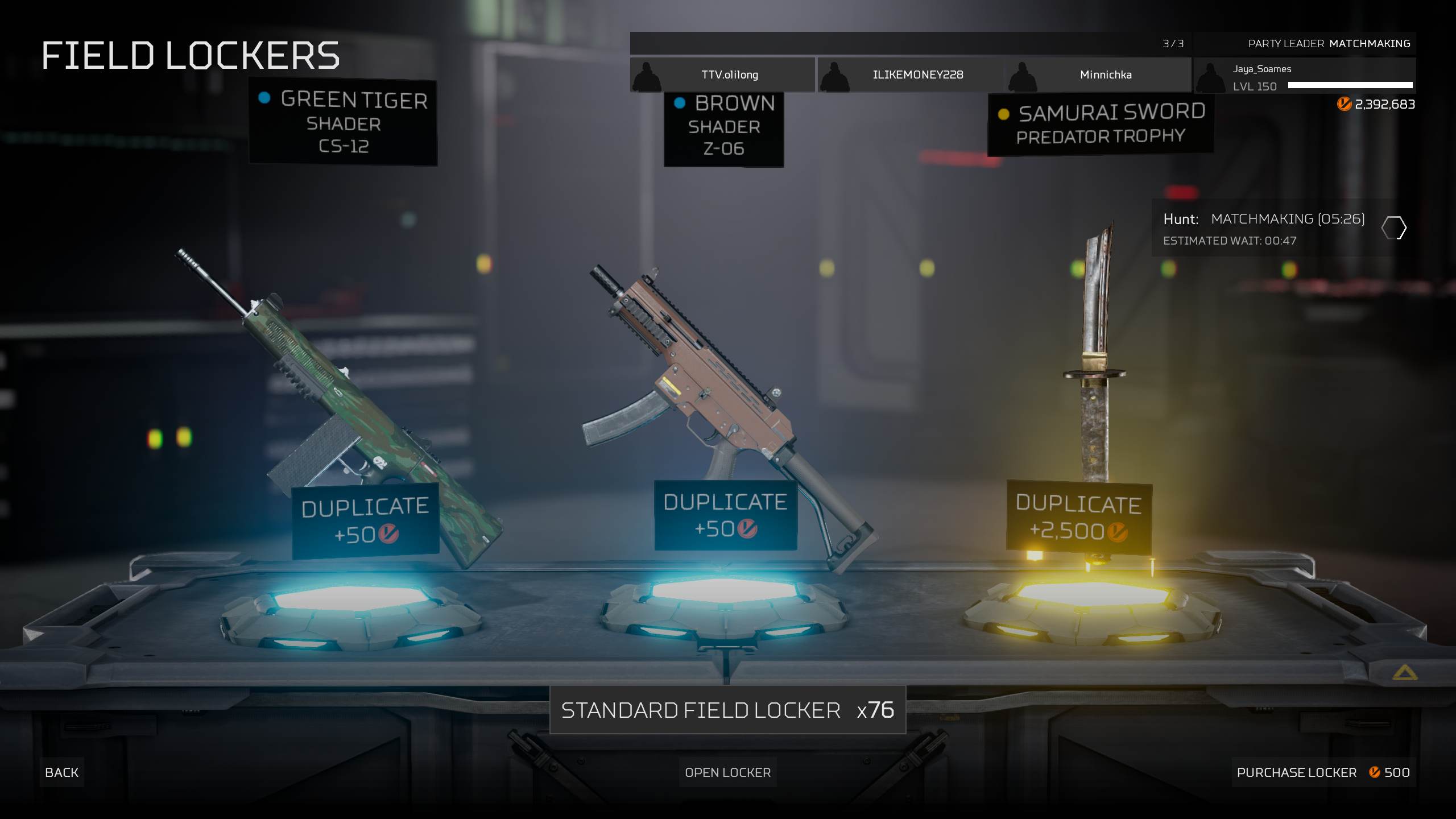
Task: Open the Jaya_Soames player profile
Action: click(1304, 77)
